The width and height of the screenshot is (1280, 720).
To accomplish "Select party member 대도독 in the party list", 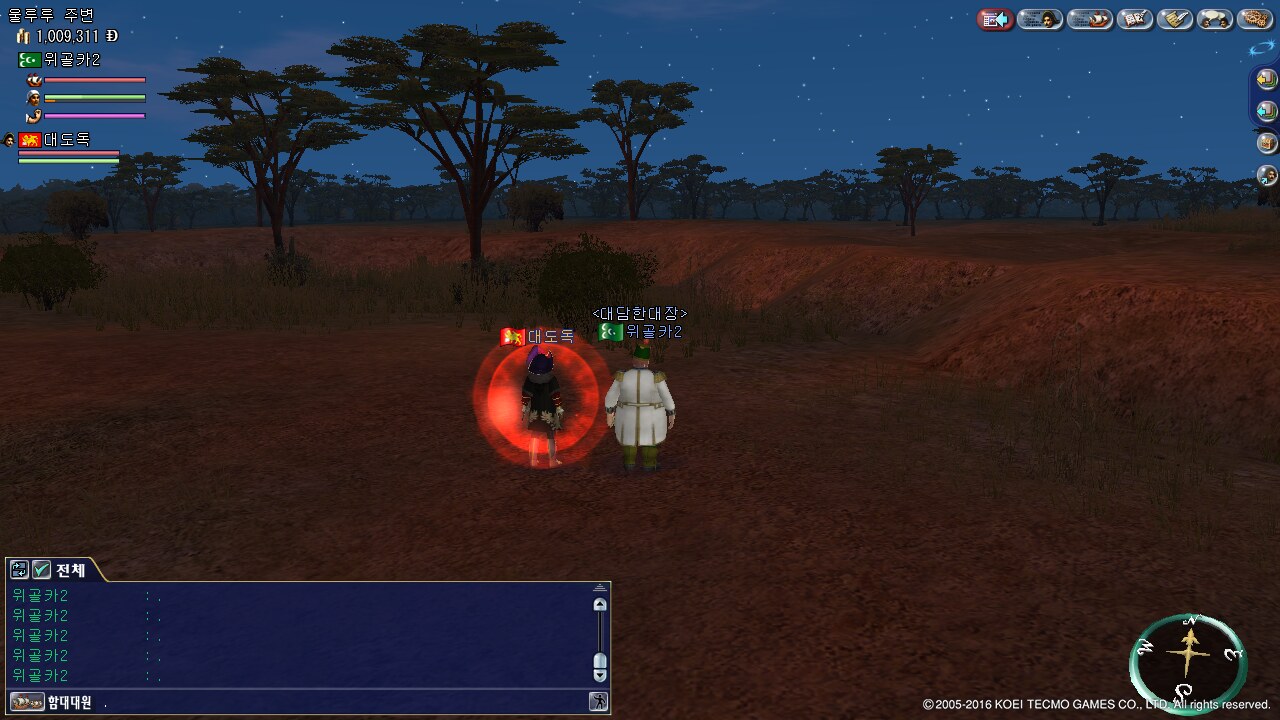I will [66, 140].
